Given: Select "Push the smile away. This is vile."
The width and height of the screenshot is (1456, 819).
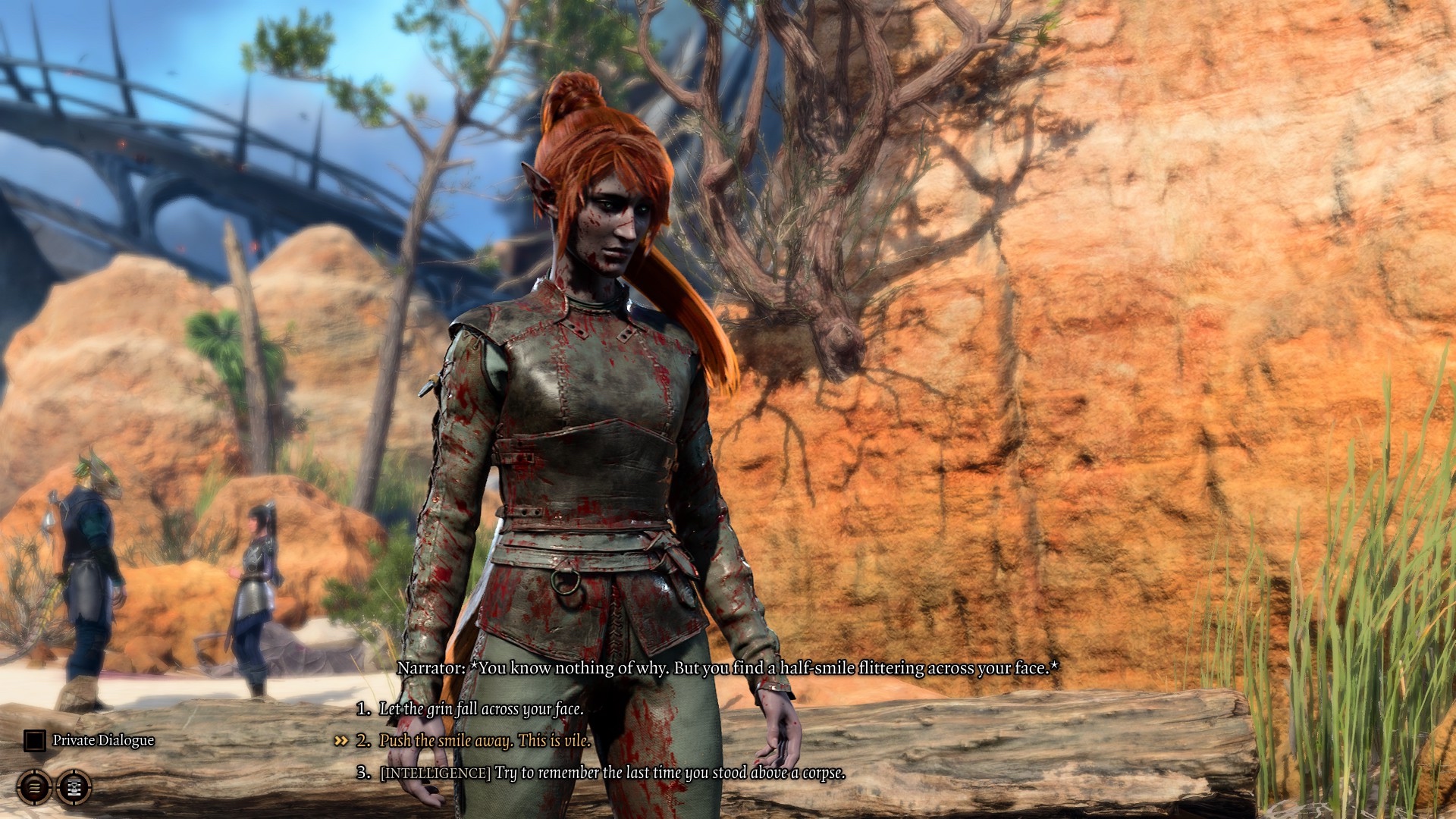Looking at the screenshot, I should pos(485,741).
